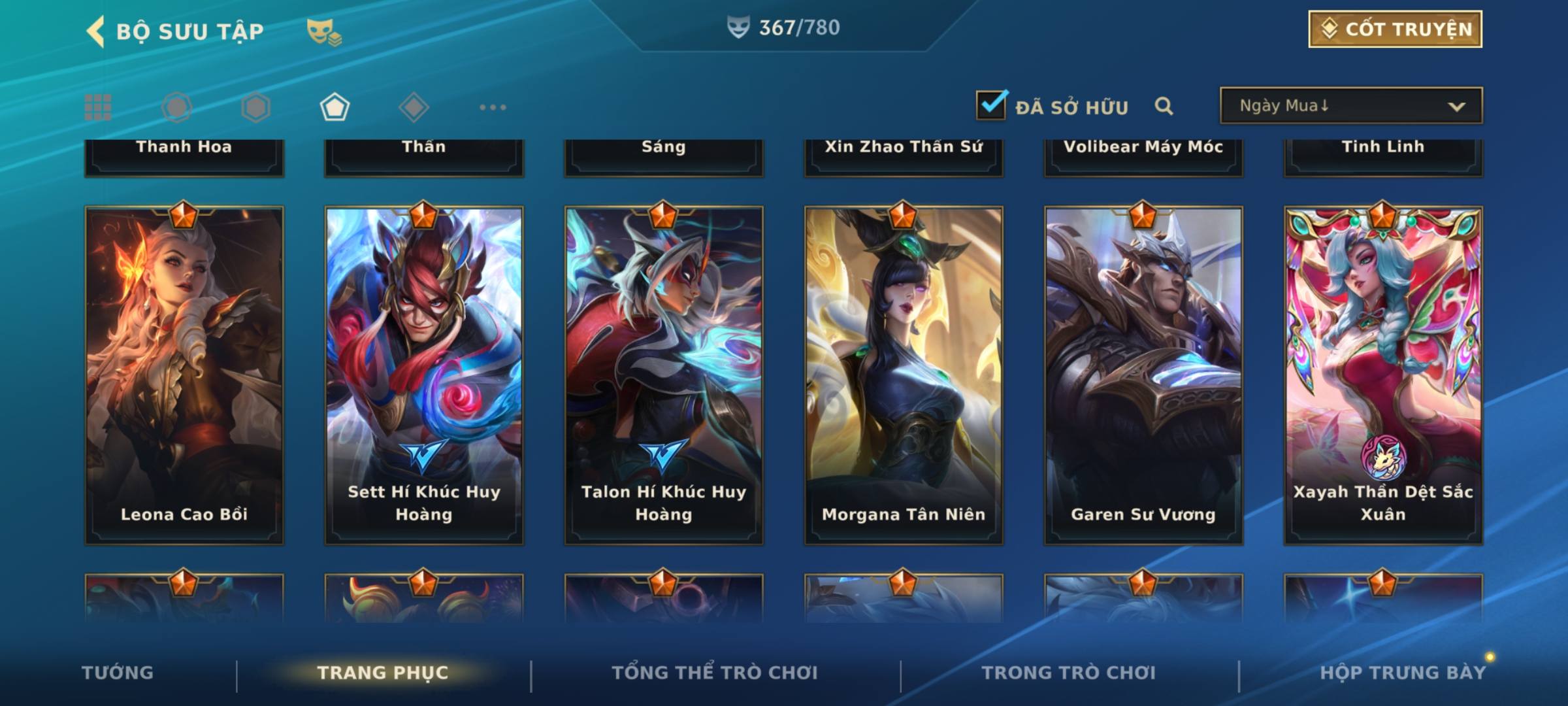Open the three-dots more filters
The image size is (1568, 706).
coord(493,107)
